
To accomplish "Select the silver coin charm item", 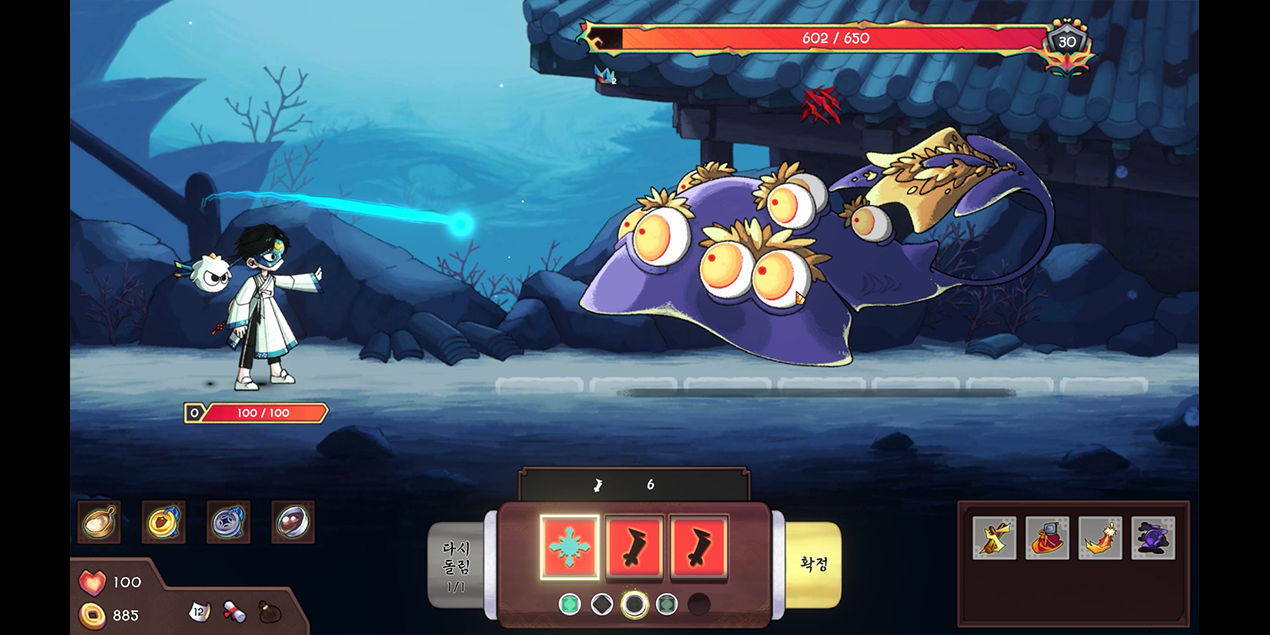I will pyautogui.click(x=228, y=522).
